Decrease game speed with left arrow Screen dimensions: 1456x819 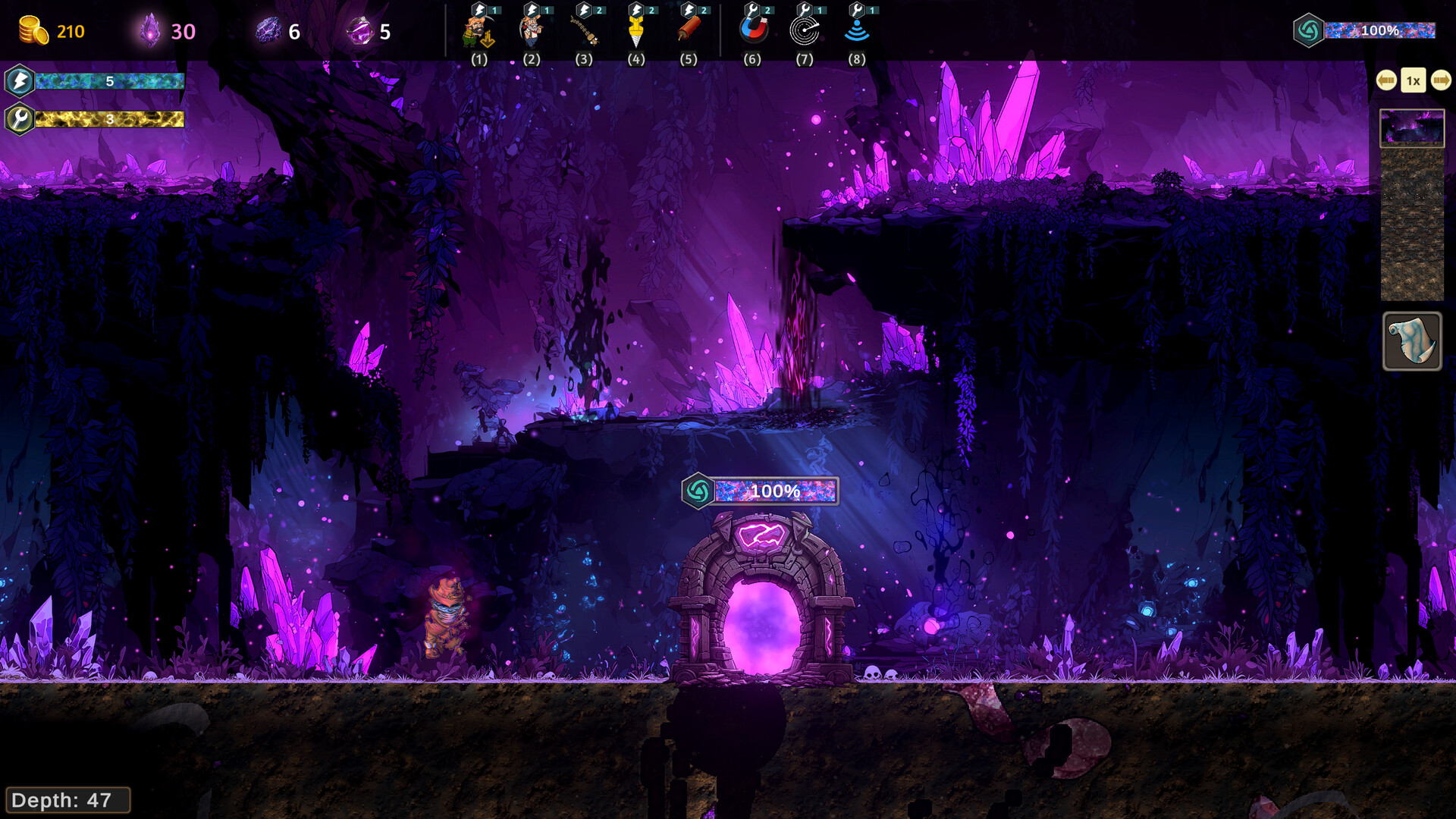[1386, 80]
